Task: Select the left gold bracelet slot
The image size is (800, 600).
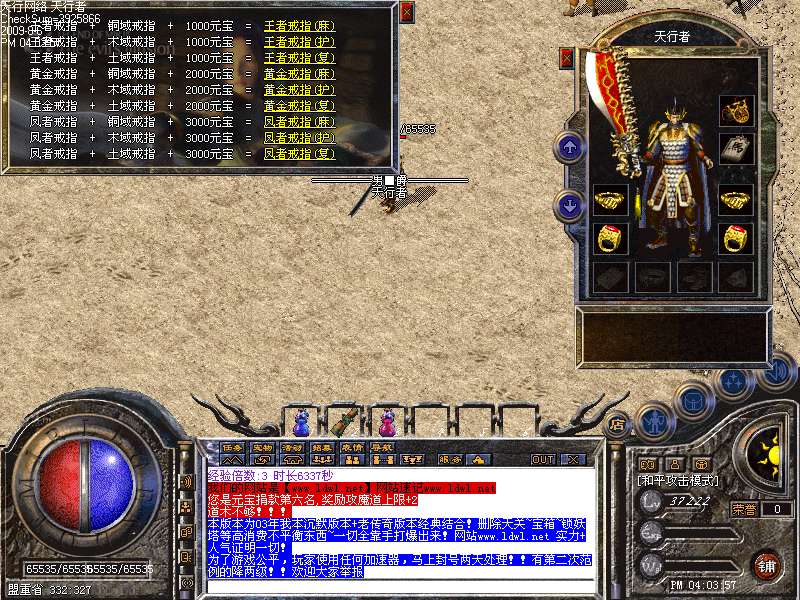Action: pyautogui.click(x=609, y=200)
